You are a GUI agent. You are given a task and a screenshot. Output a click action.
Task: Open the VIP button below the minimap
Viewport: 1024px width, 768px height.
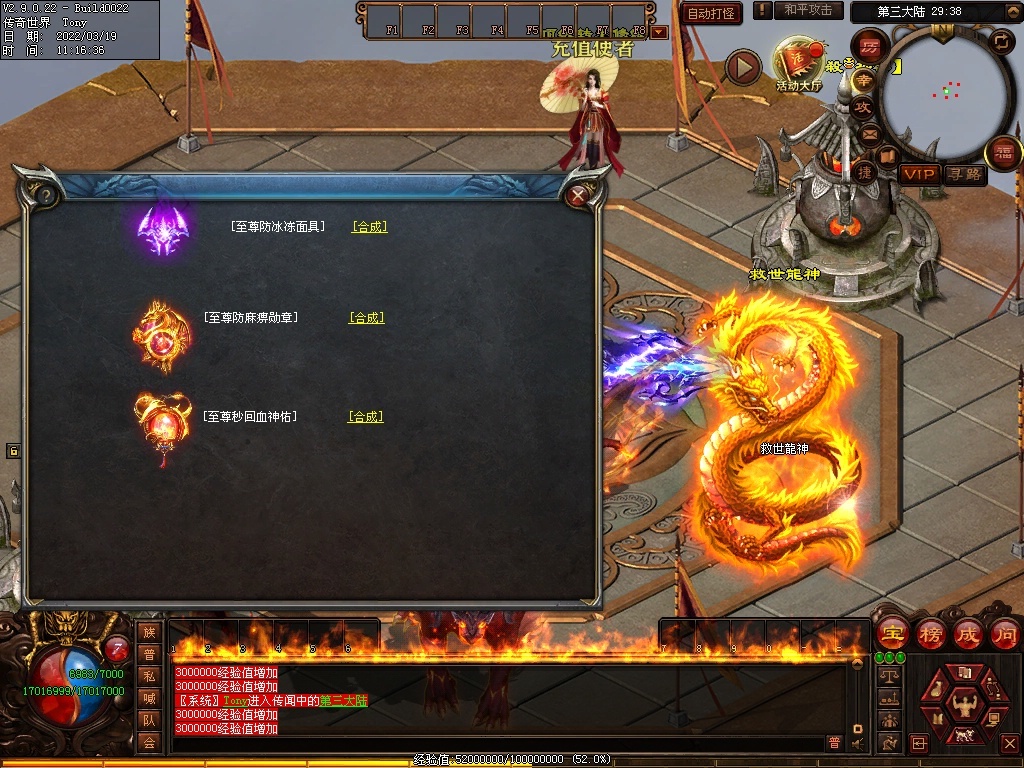(918, 174)
